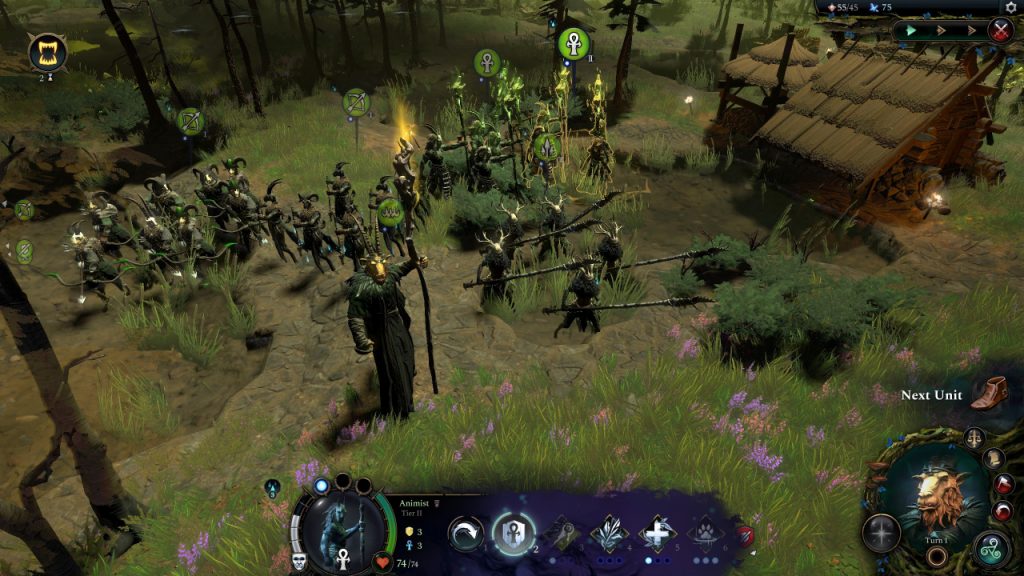Click the white flag surrender icon

[x=1003, y=485]
